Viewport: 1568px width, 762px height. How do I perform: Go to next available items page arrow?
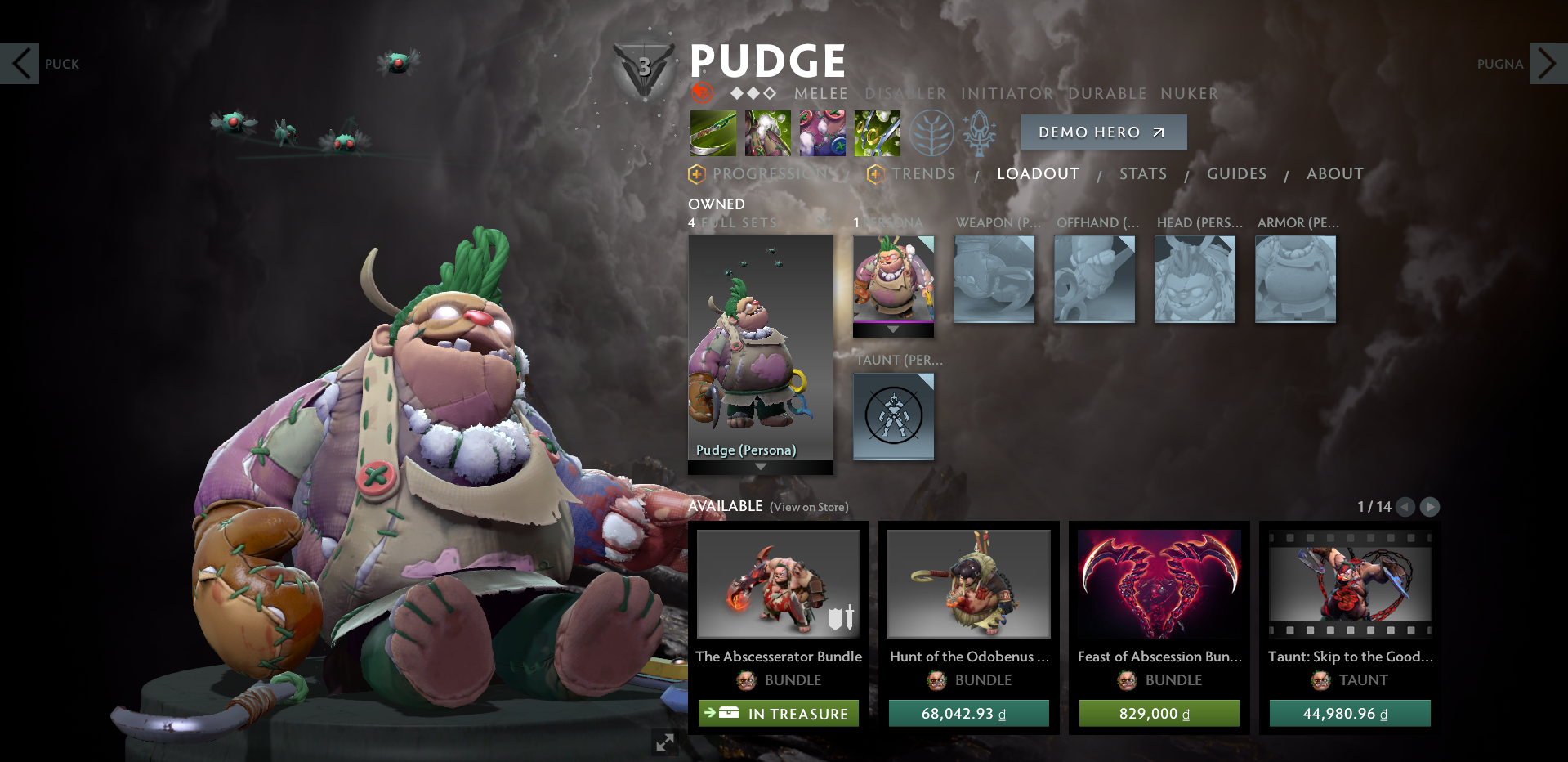pyautogui.click(x=1430, y=507)
